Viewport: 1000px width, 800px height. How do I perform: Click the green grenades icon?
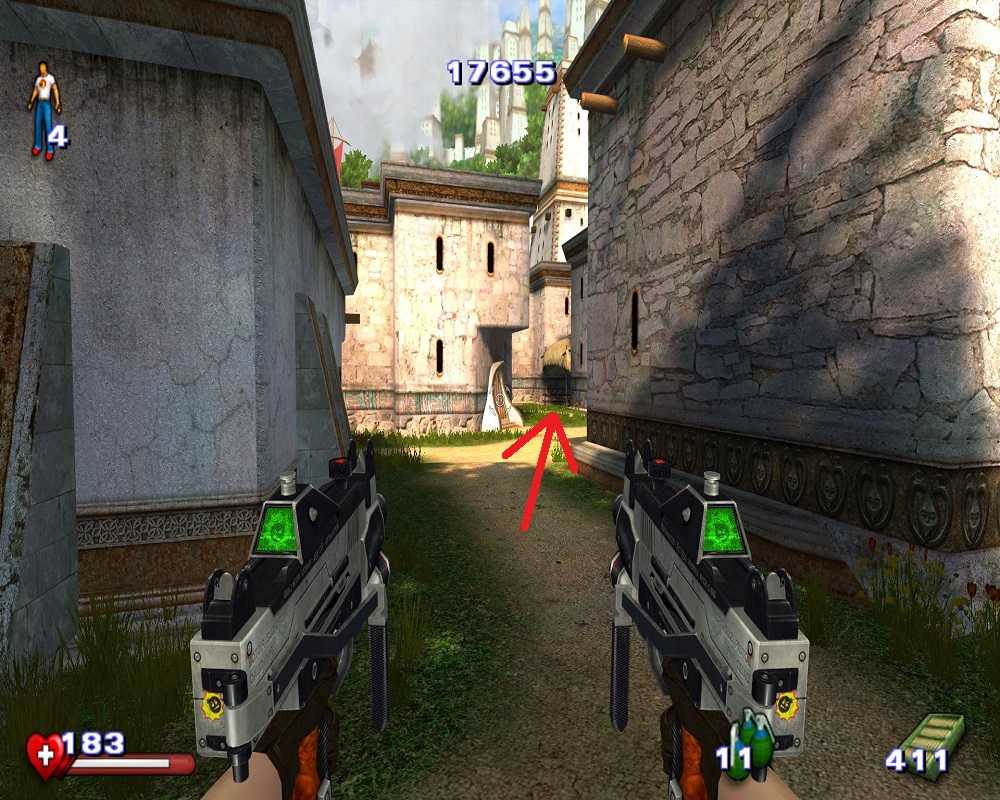click(x=753, y=744)
